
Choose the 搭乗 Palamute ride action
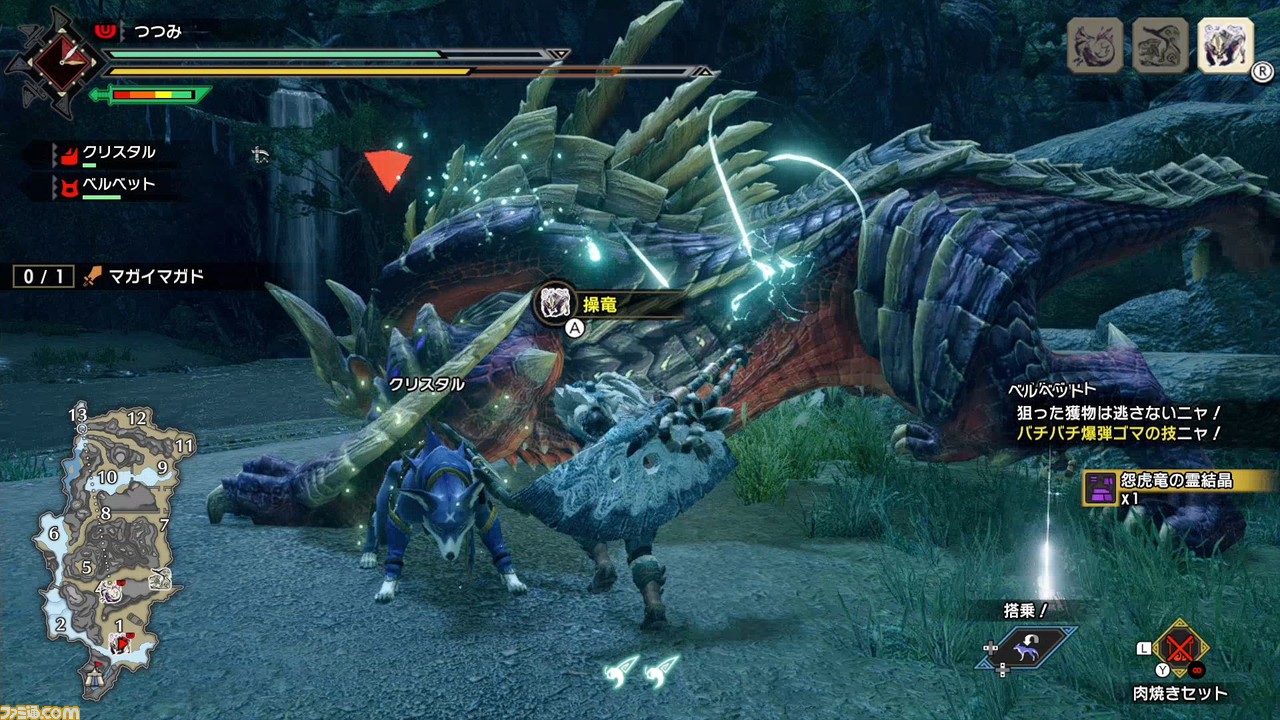(x=1026, y=645)
